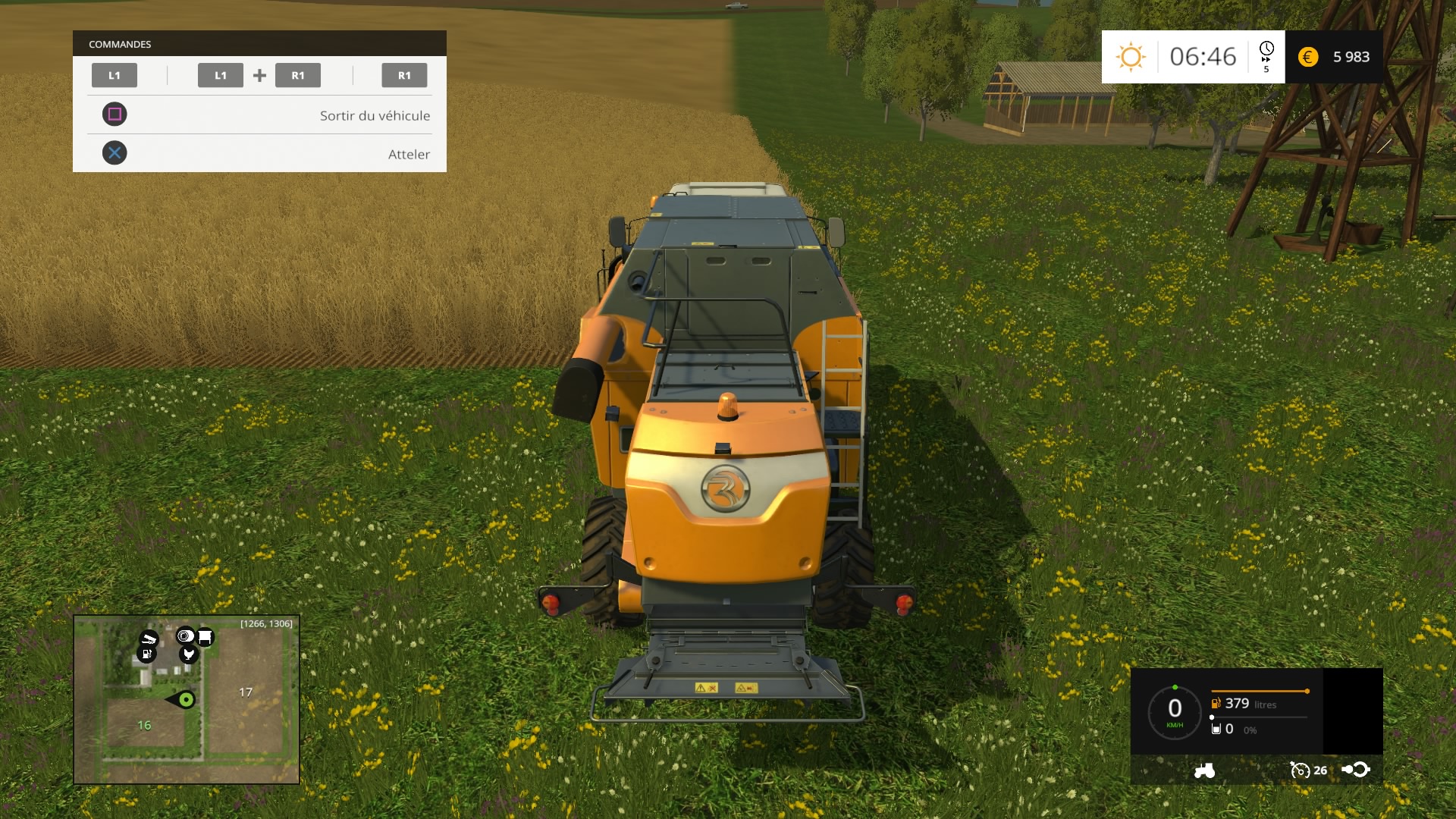Select the tractor vehicle icon
Image resolution: width=1456 pixels, height=819 pixels.
pos(1204,770)
